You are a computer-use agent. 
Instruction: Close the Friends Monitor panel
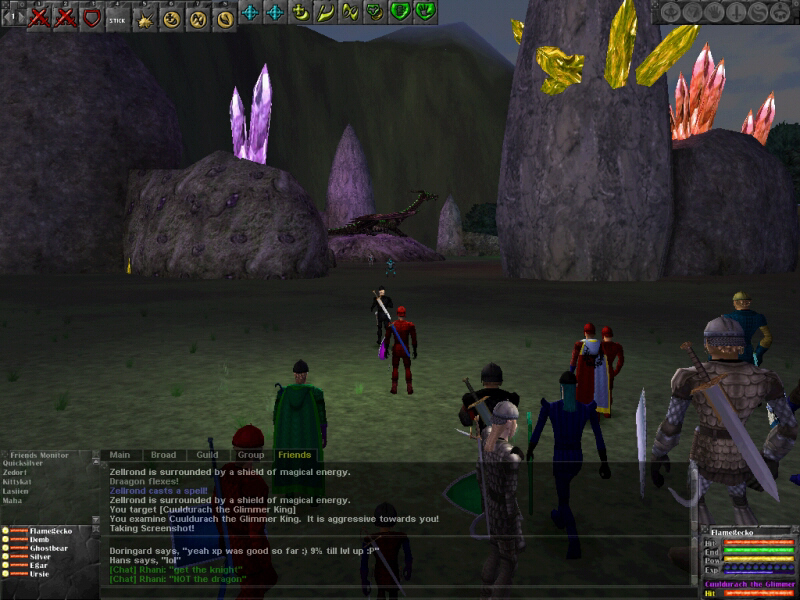pos(94,455)
